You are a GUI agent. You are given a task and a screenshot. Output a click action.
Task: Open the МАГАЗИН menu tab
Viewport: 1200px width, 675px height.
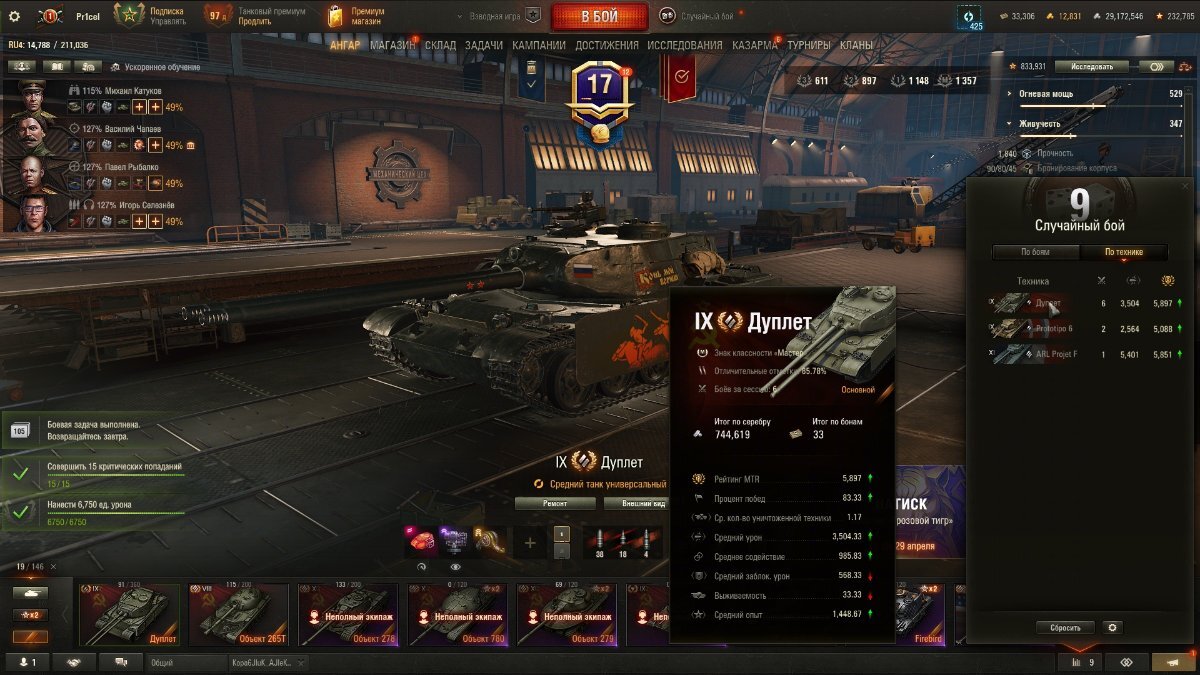tap(392, 45)
